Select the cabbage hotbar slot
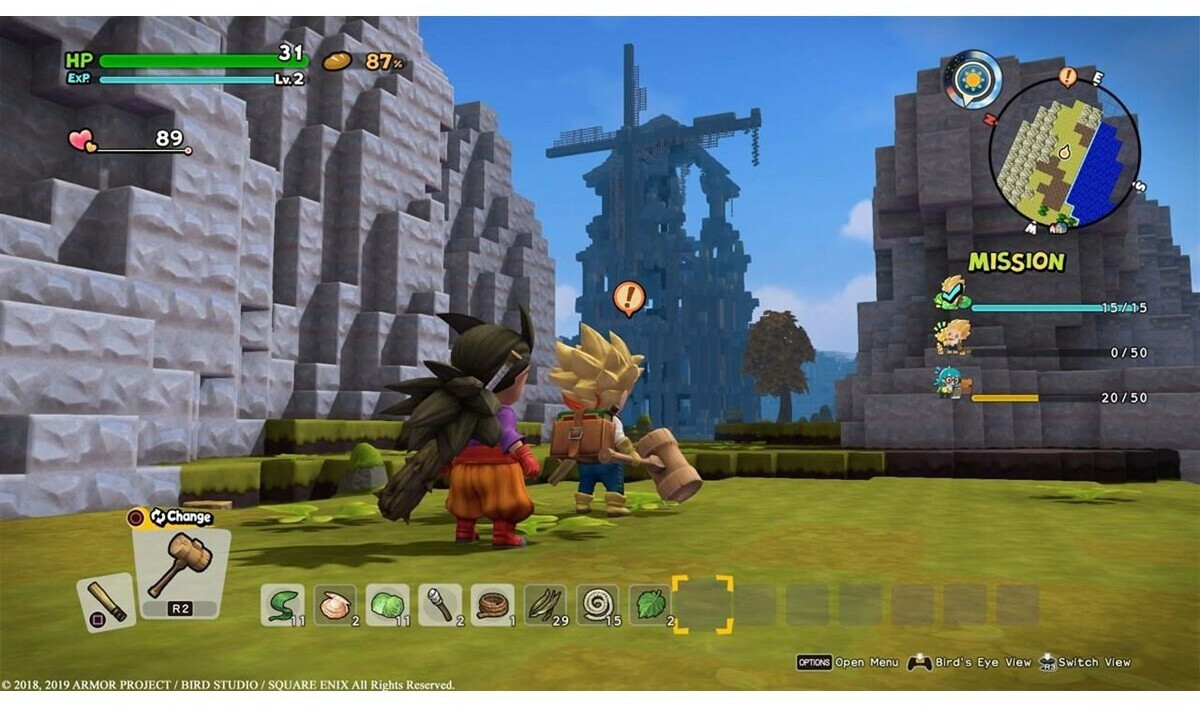The width and height of the screenshot is (1200, 707). [387, 604]
